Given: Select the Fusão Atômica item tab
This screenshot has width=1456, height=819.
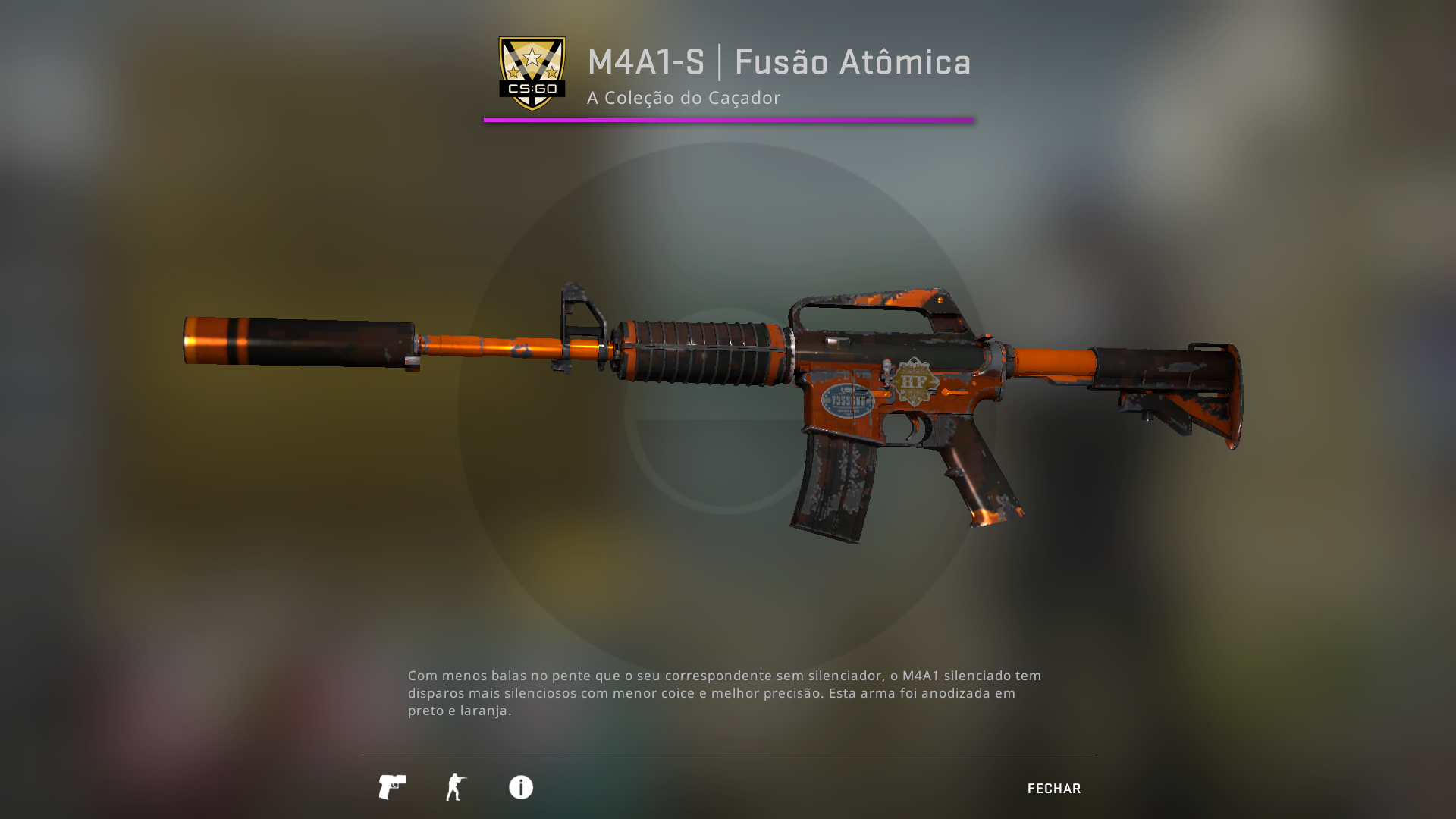Looking at the screenshot, I should tap(852, 62).
